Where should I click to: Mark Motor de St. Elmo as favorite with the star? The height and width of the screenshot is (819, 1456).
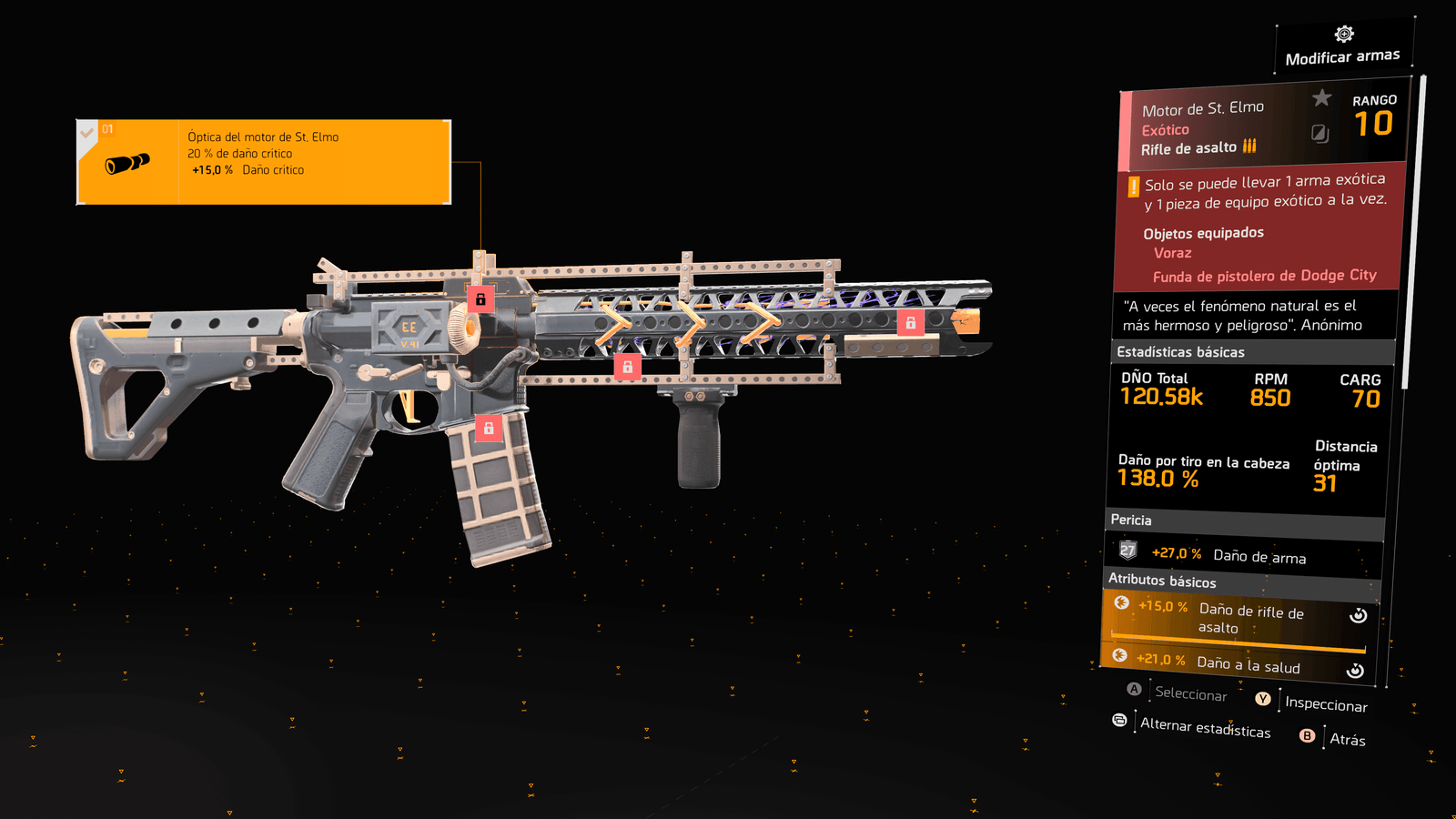coord(1321,97)
